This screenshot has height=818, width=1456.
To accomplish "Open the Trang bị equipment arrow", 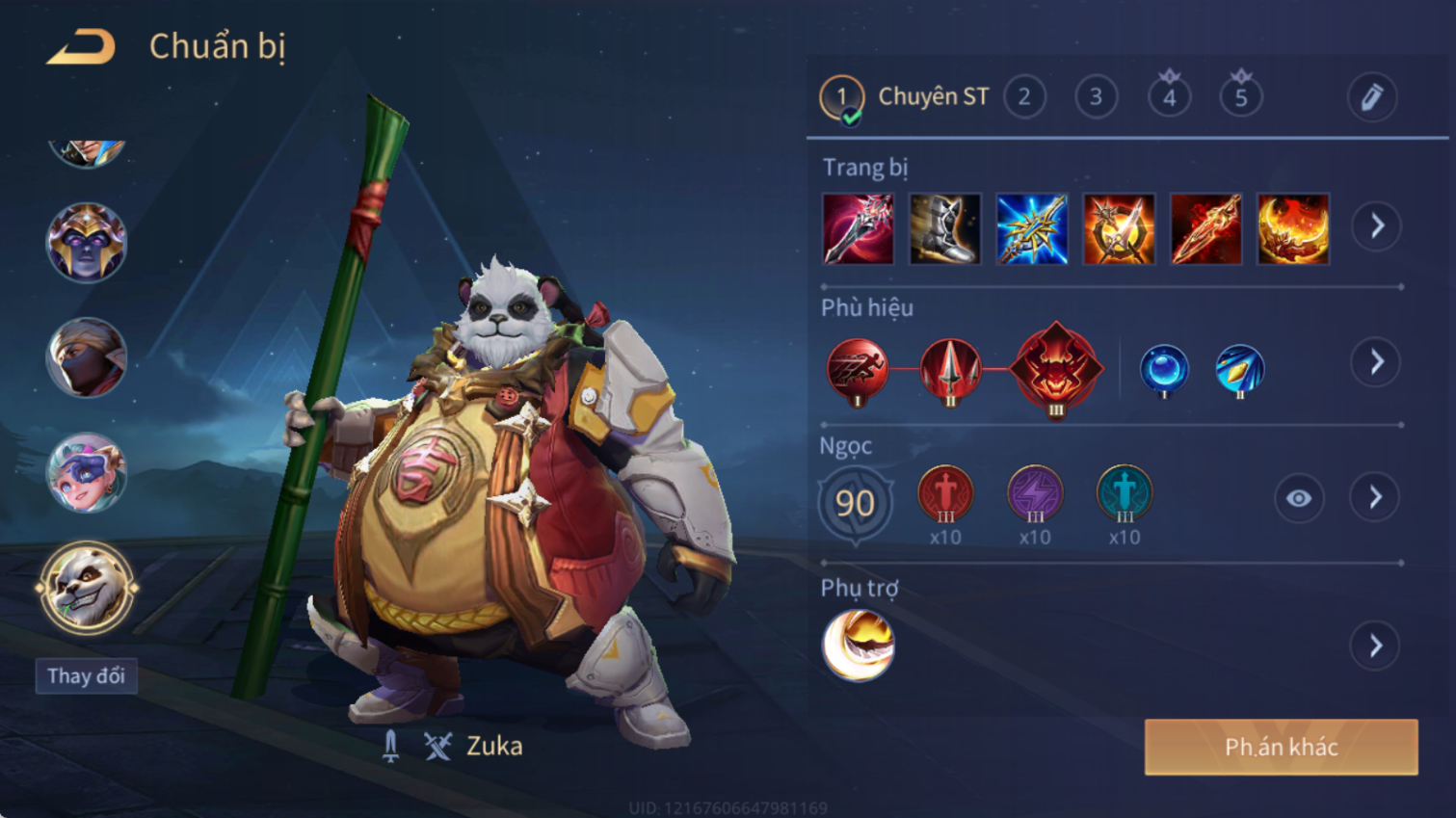I will pyautogui.click(x=1376, y=226).
